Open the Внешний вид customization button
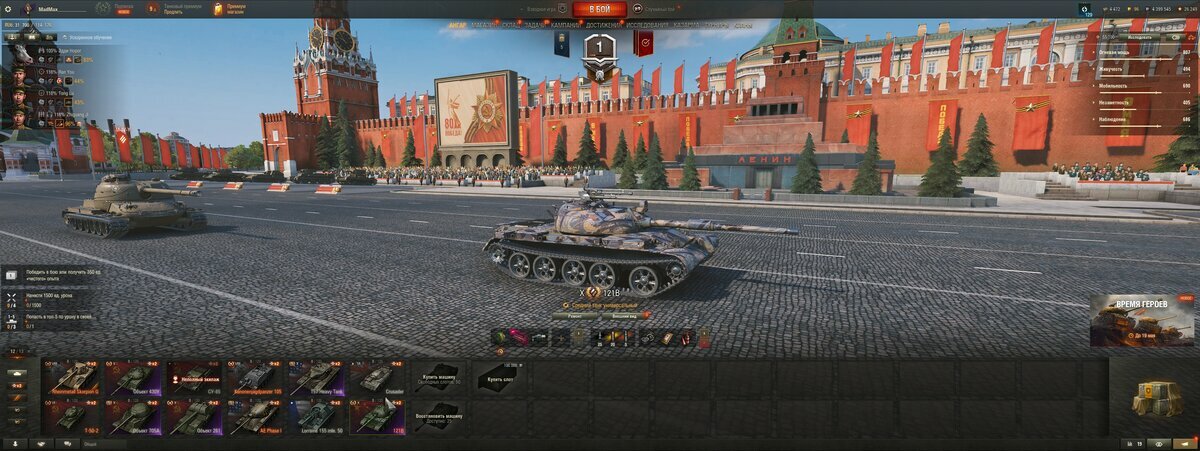The height and width of the screenshot is (451, 1200). coord(625,315)
